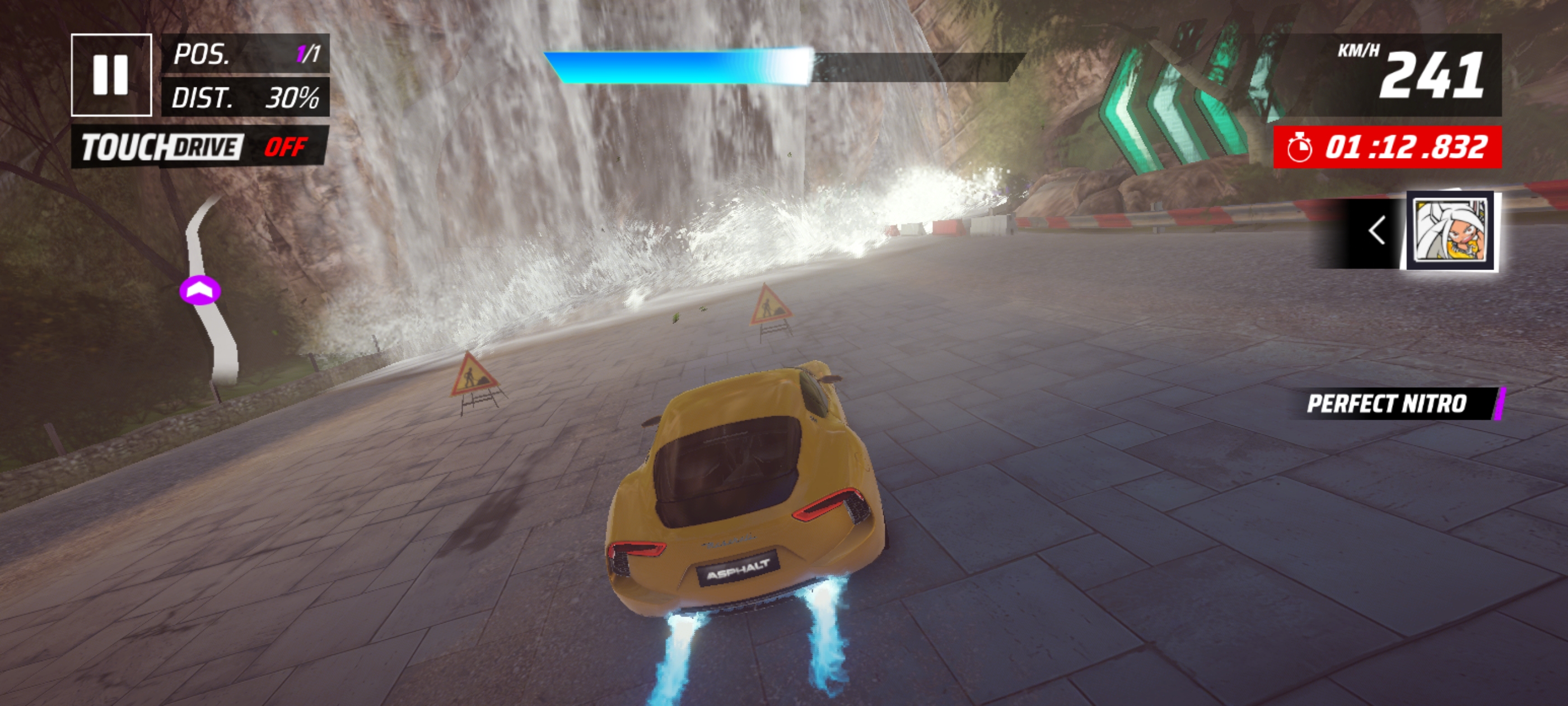Viewport: 1568px width, 706px height.
Task: Tap the white-haired character avatar
Action: coord(1452,231)
